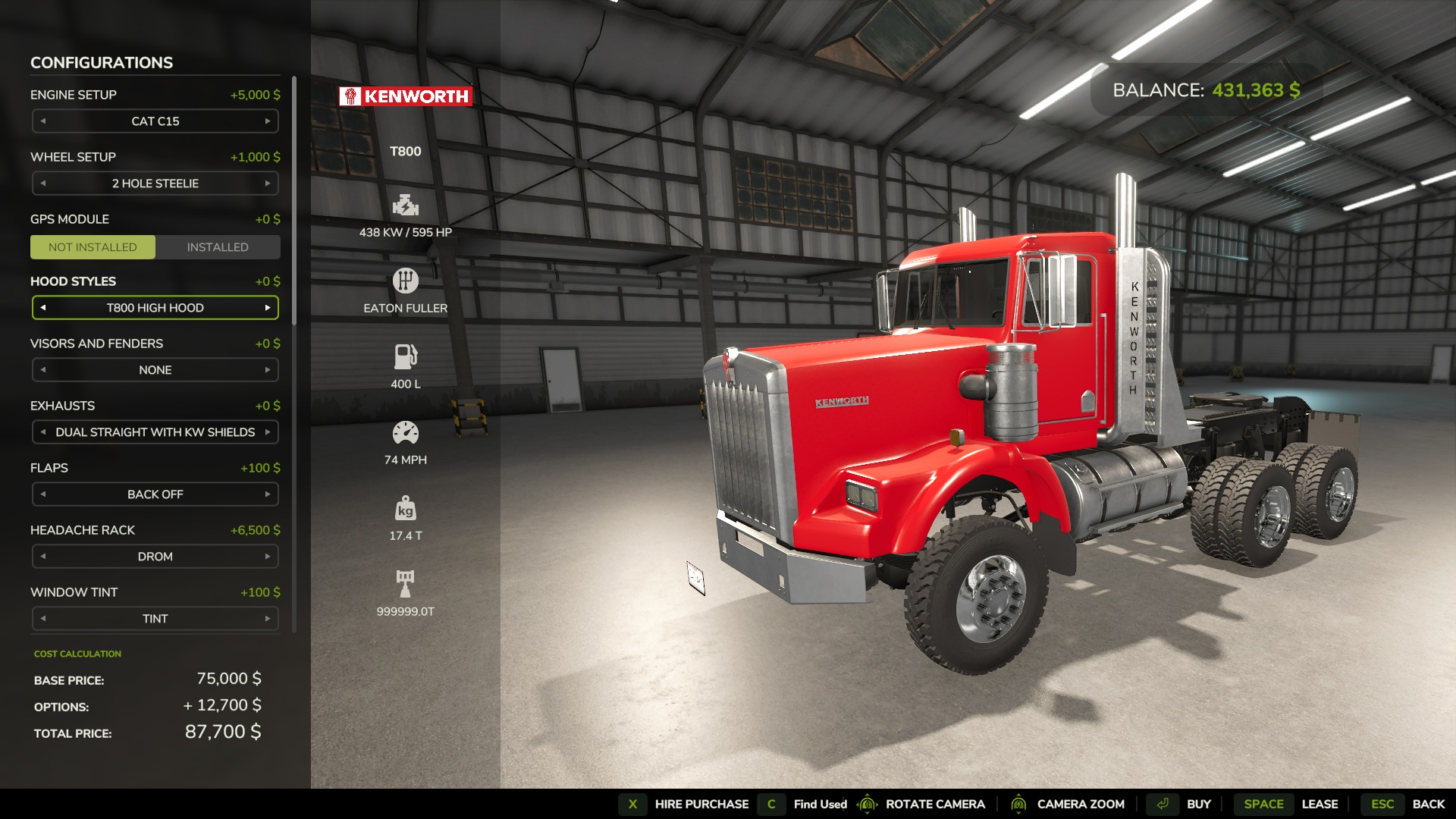This screenshot has width=1456, height=819.
Task: Switch to previous Hood Styles option
Action: click(43, 308)
